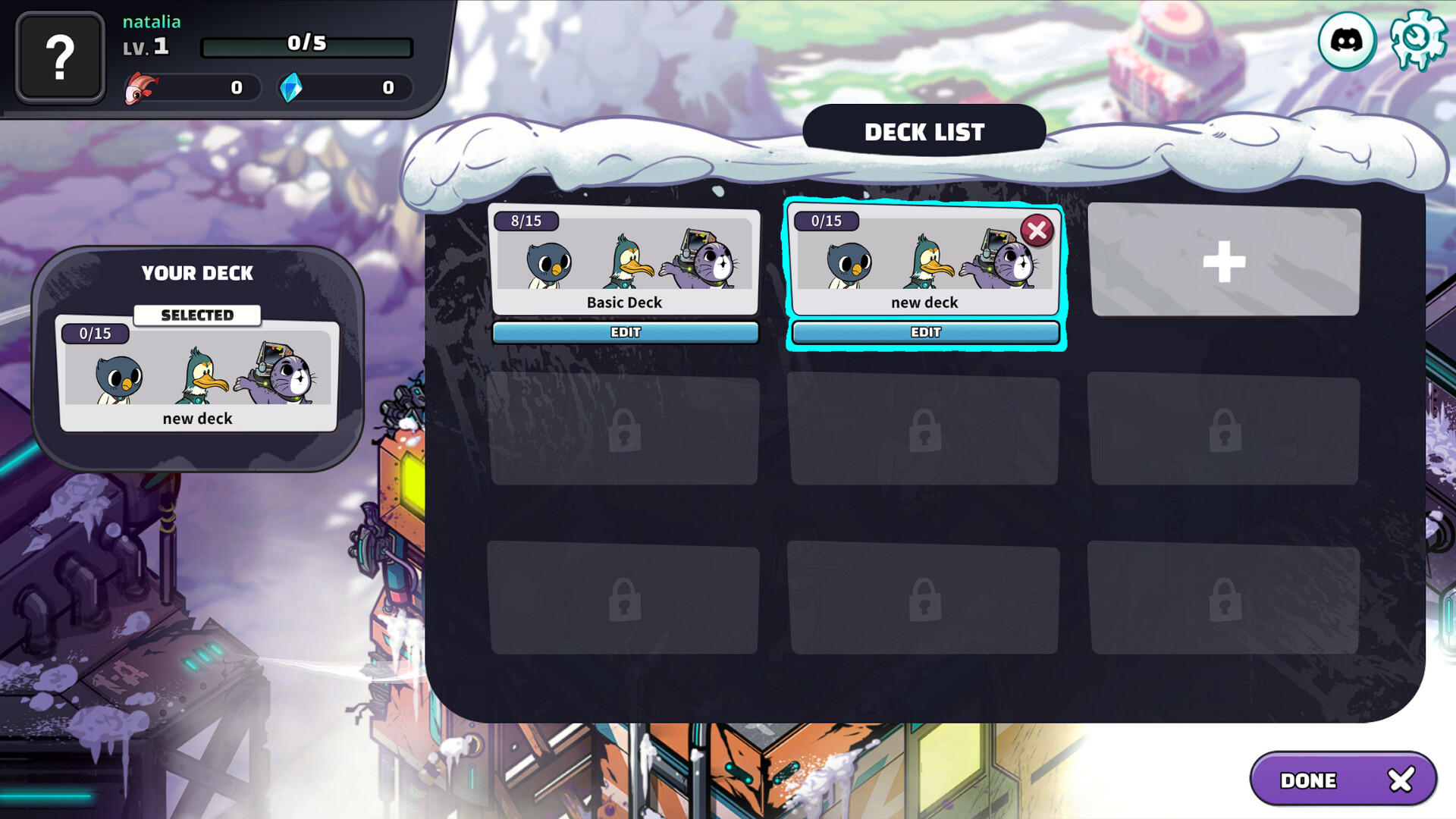Edit the new deck

point(925,332)
